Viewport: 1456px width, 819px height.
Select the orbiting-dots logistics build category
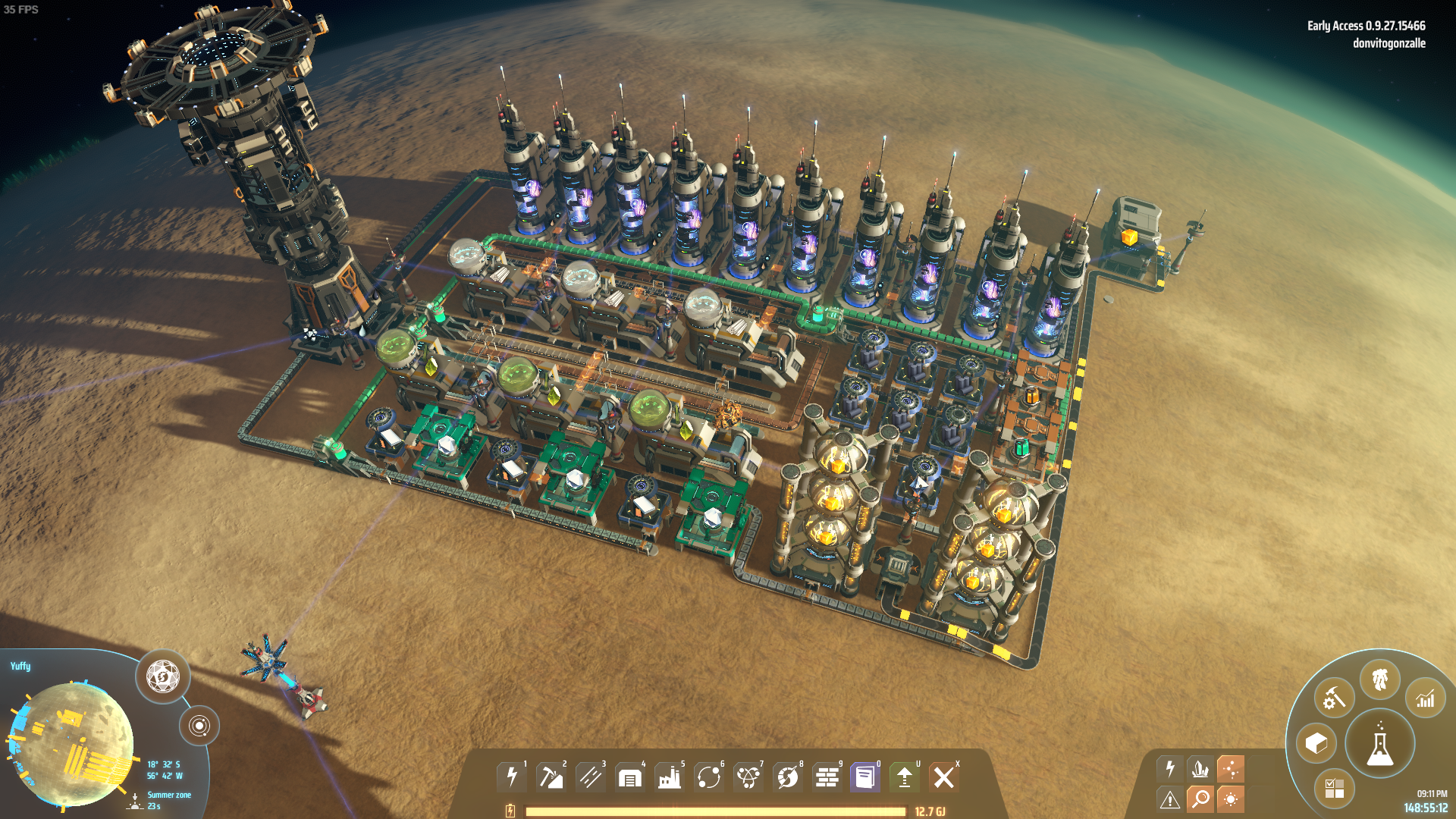[x=709, y=777]
